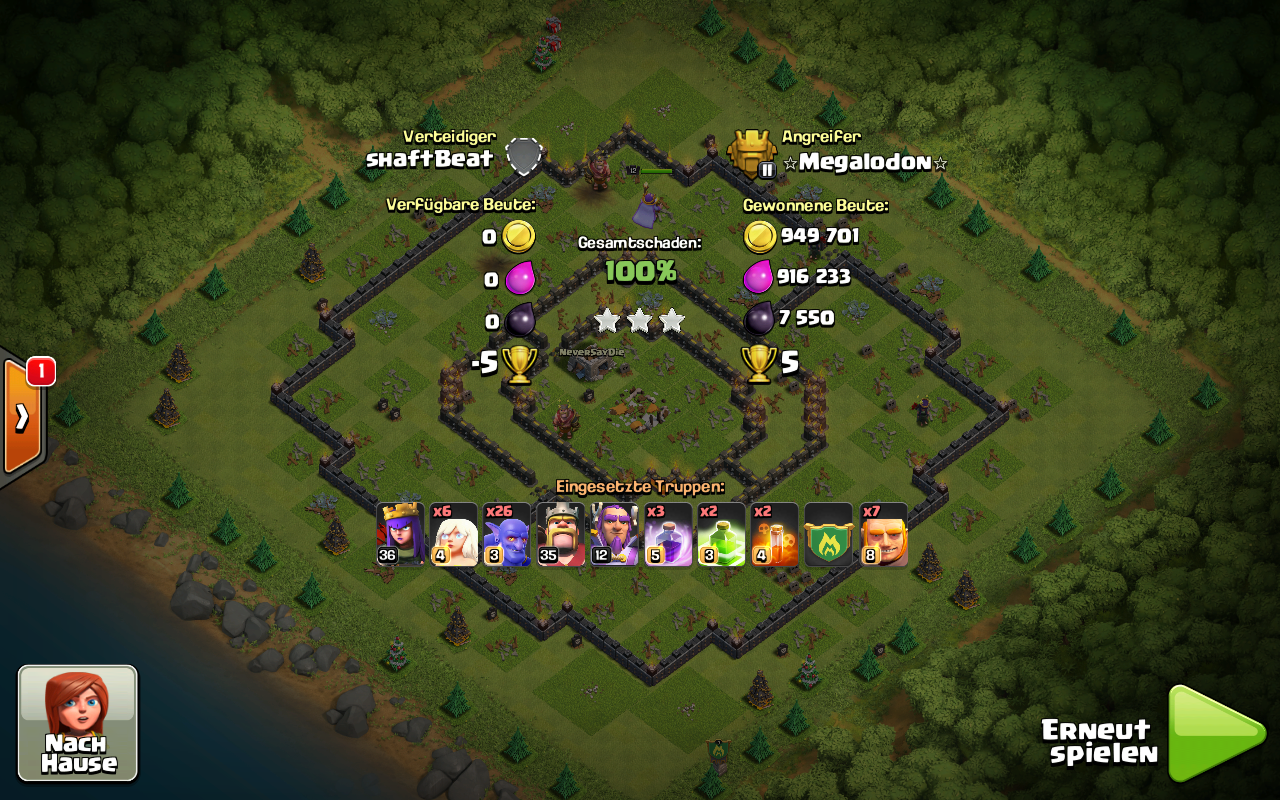Go home with the Nach Hause button
The image size is (1280, 800).
click(x=78, y=722)
